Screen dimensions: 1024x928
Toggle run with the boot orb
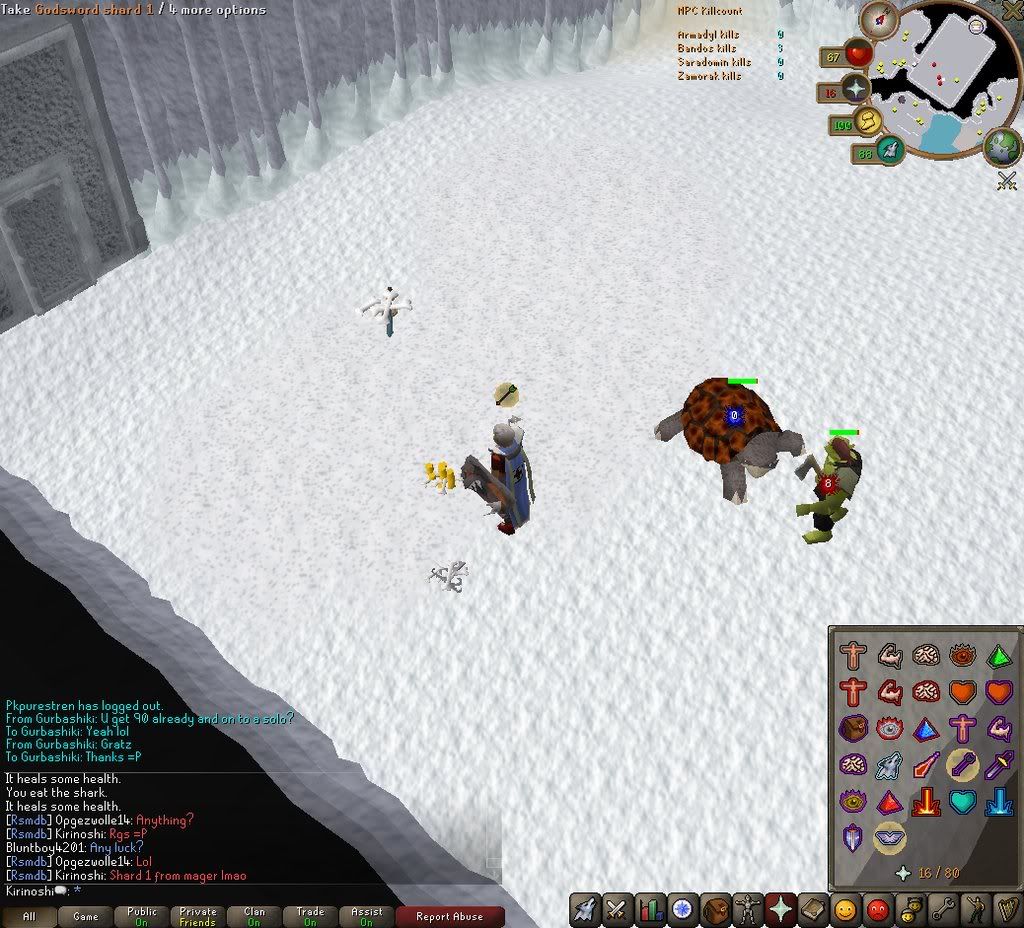point(869,122)
